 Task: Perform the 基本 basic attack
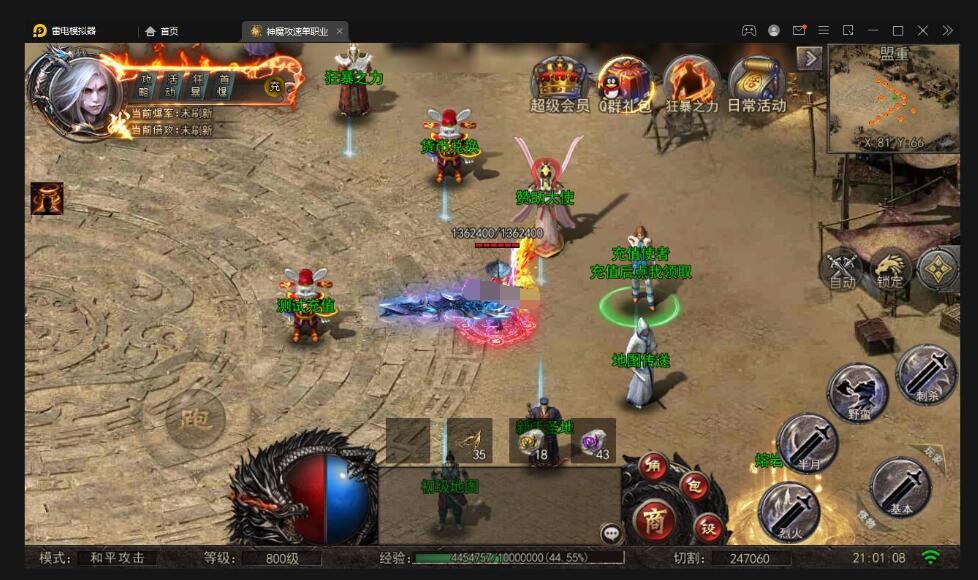pyautogui.click(x=900, y=488)
